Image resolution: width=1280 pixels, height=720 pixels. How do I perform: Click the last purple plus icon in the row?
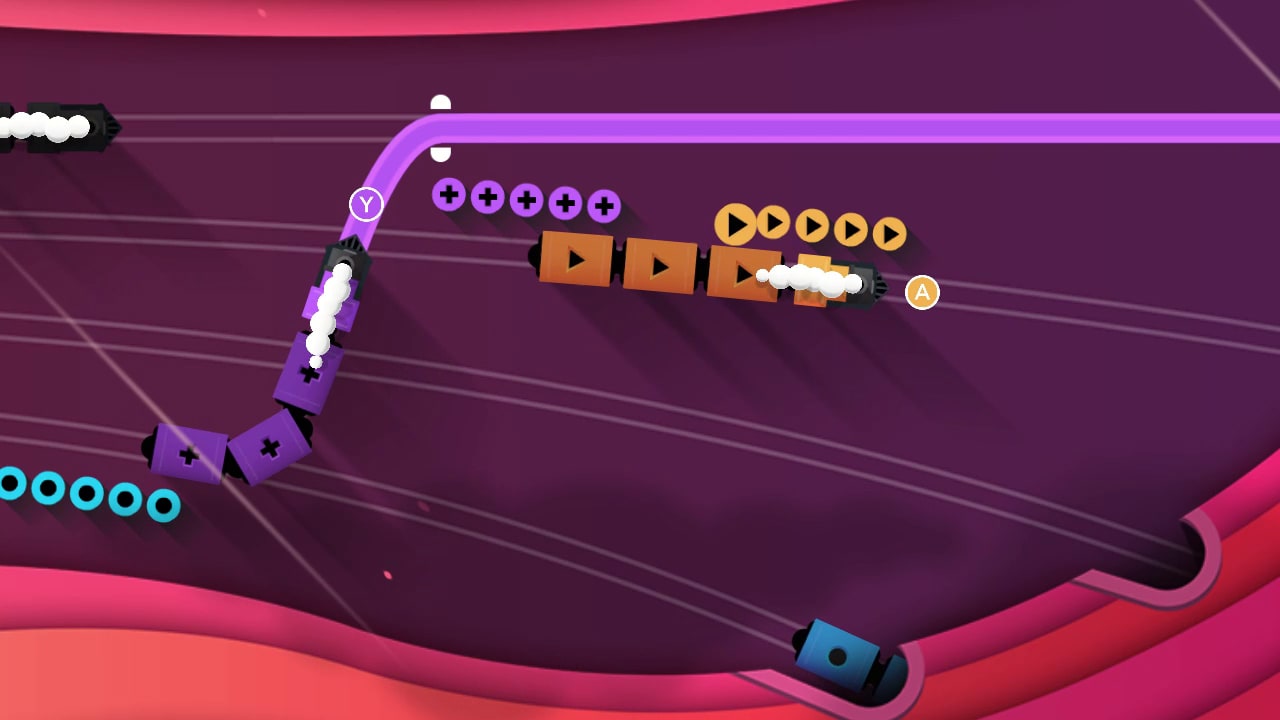click(602, 204)
